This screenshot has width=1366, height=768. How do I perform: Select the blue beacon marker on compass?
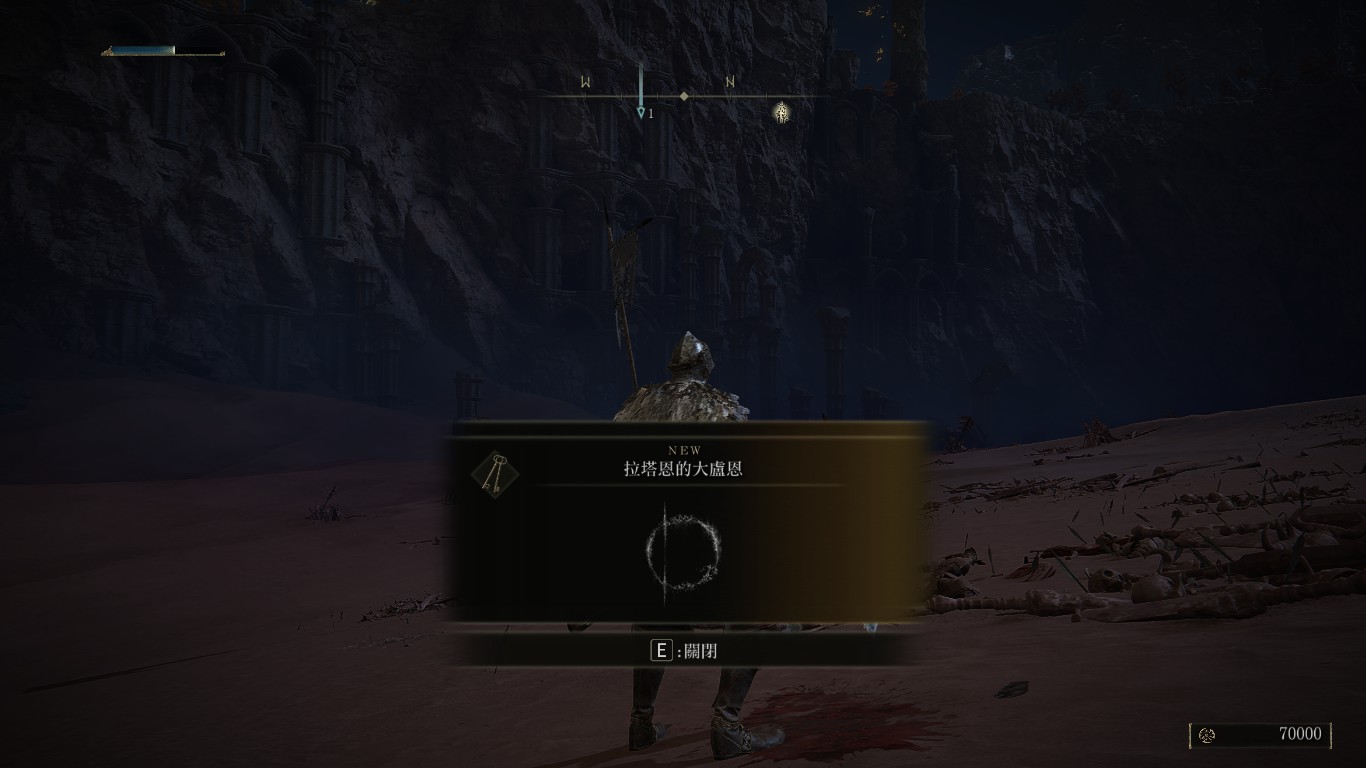(x=641, y=93)
